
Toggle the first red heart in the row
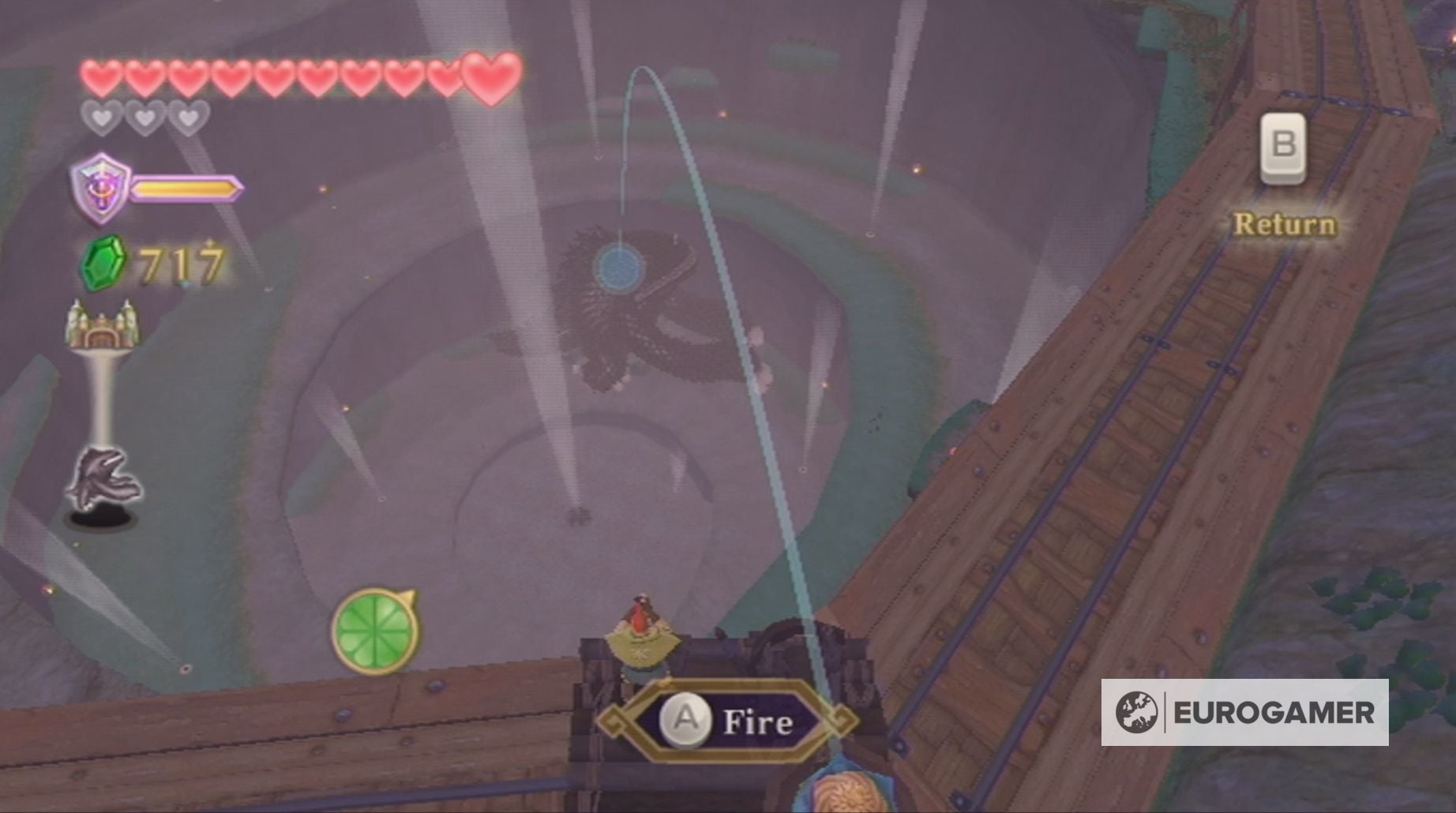coord(100,77)
